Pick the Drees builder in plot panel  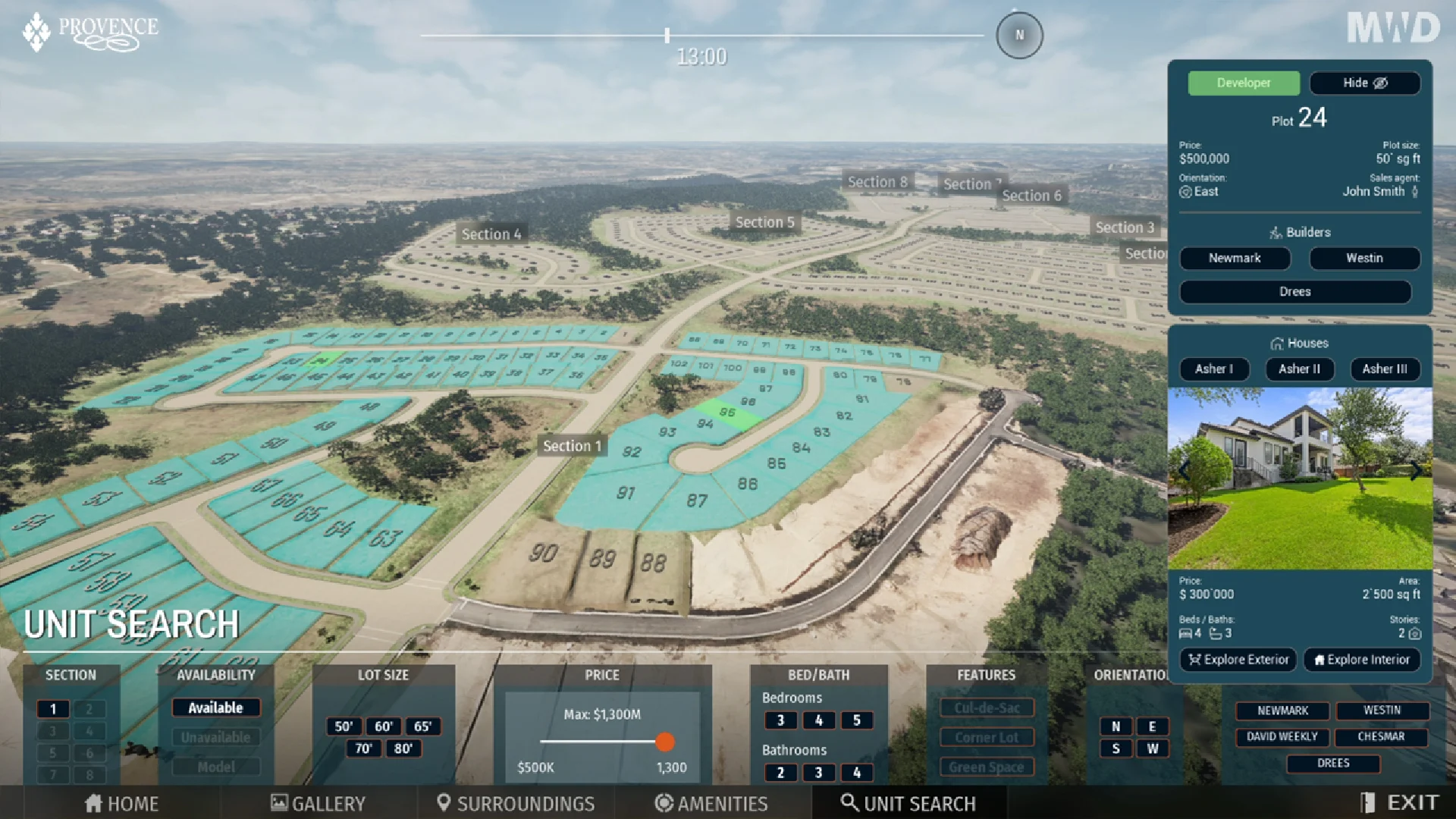1294,291
